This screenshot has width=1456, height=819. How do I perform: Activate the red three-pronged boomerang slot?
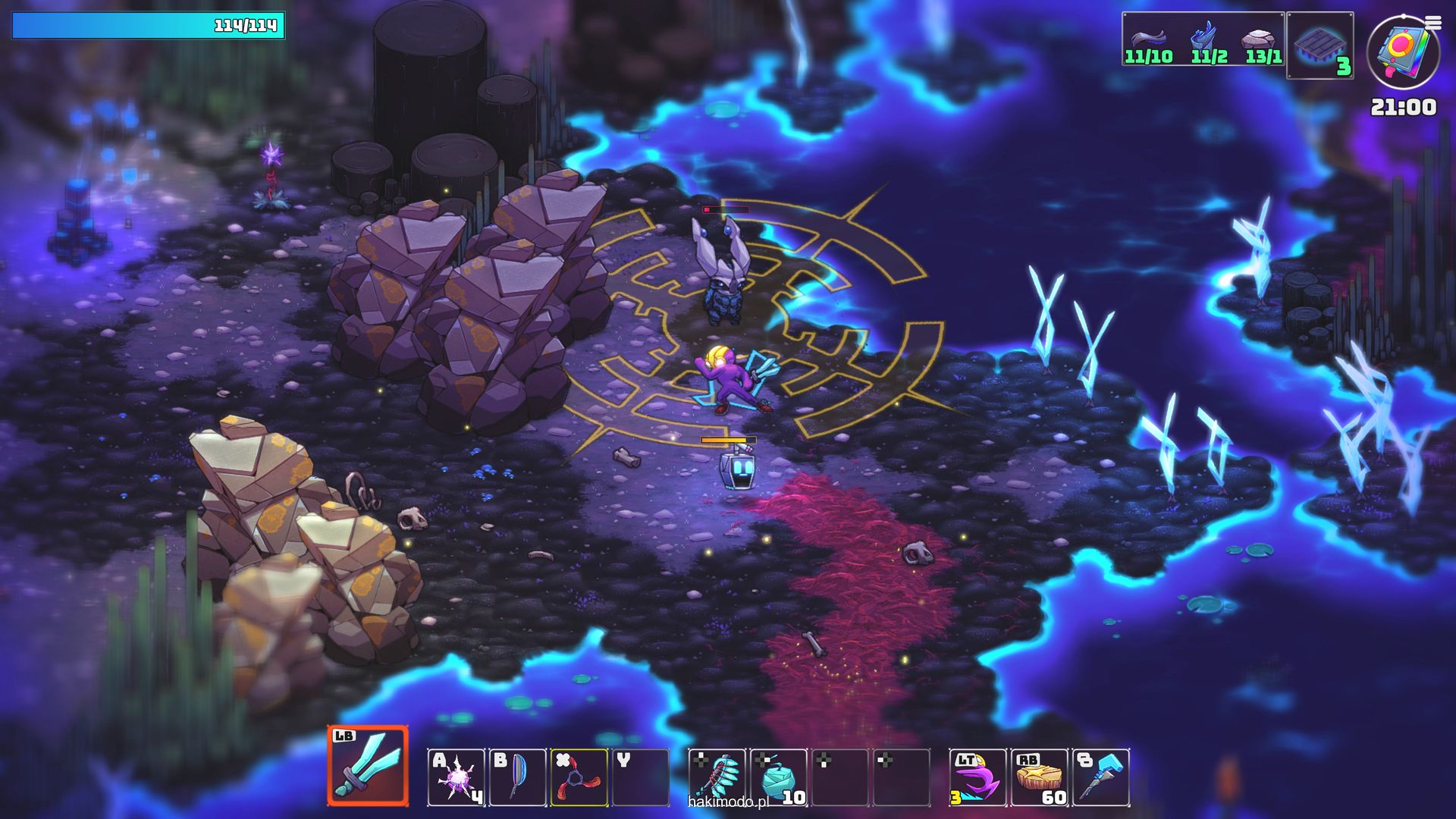579,777
